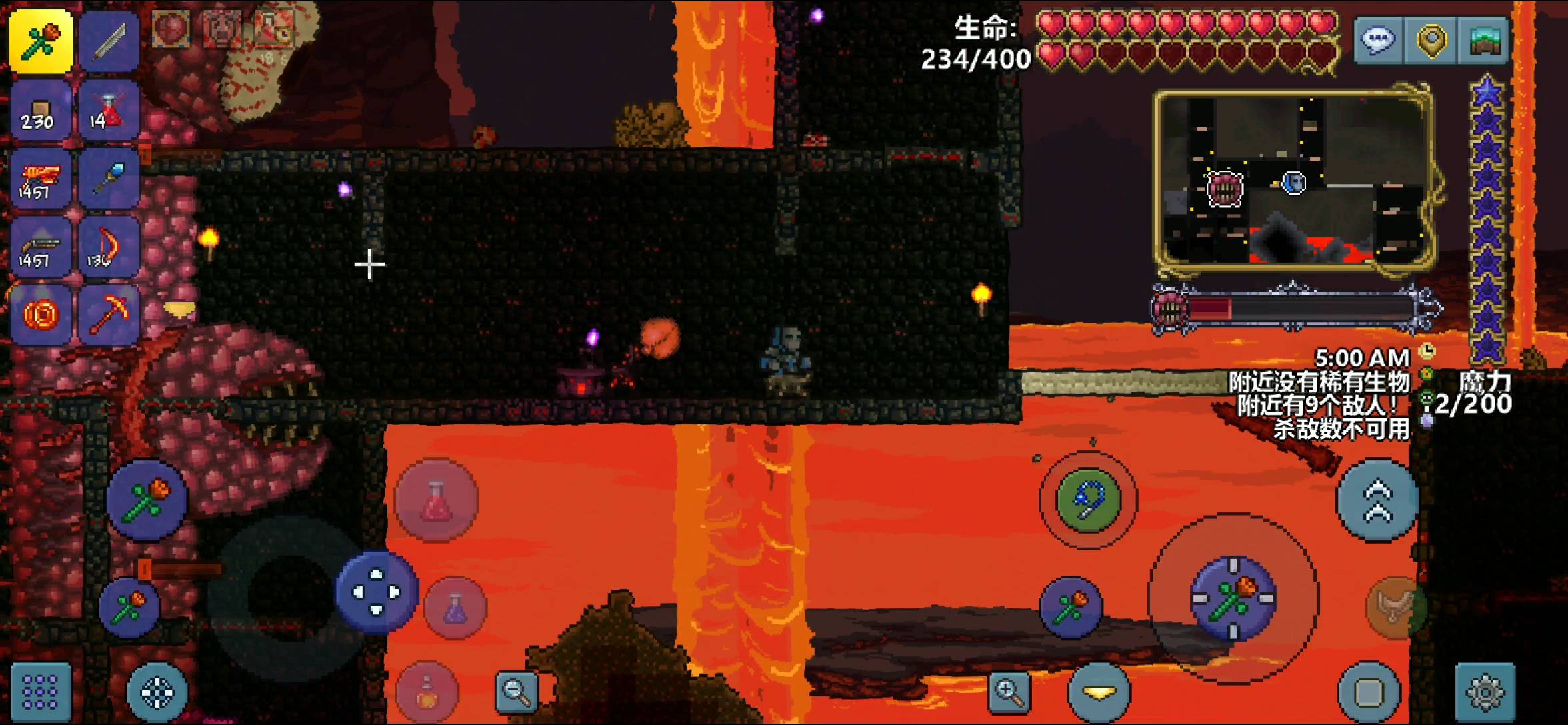Use the quick heal red potion button
Screen dimensions: 1568x725
[x=436, y=501]
